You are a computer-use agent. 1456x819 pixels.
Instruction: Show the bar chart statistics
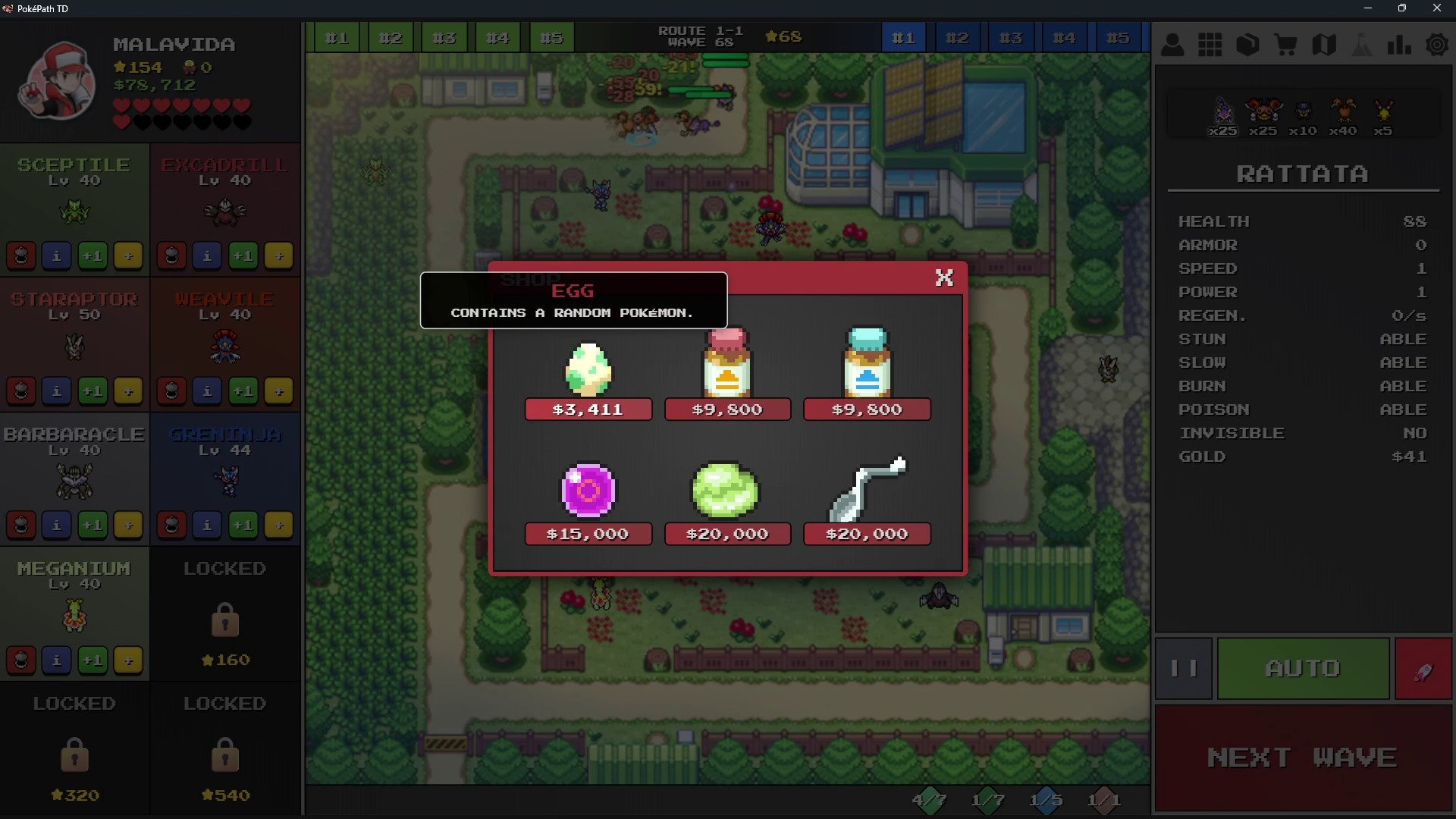[x=1399, y=45]
